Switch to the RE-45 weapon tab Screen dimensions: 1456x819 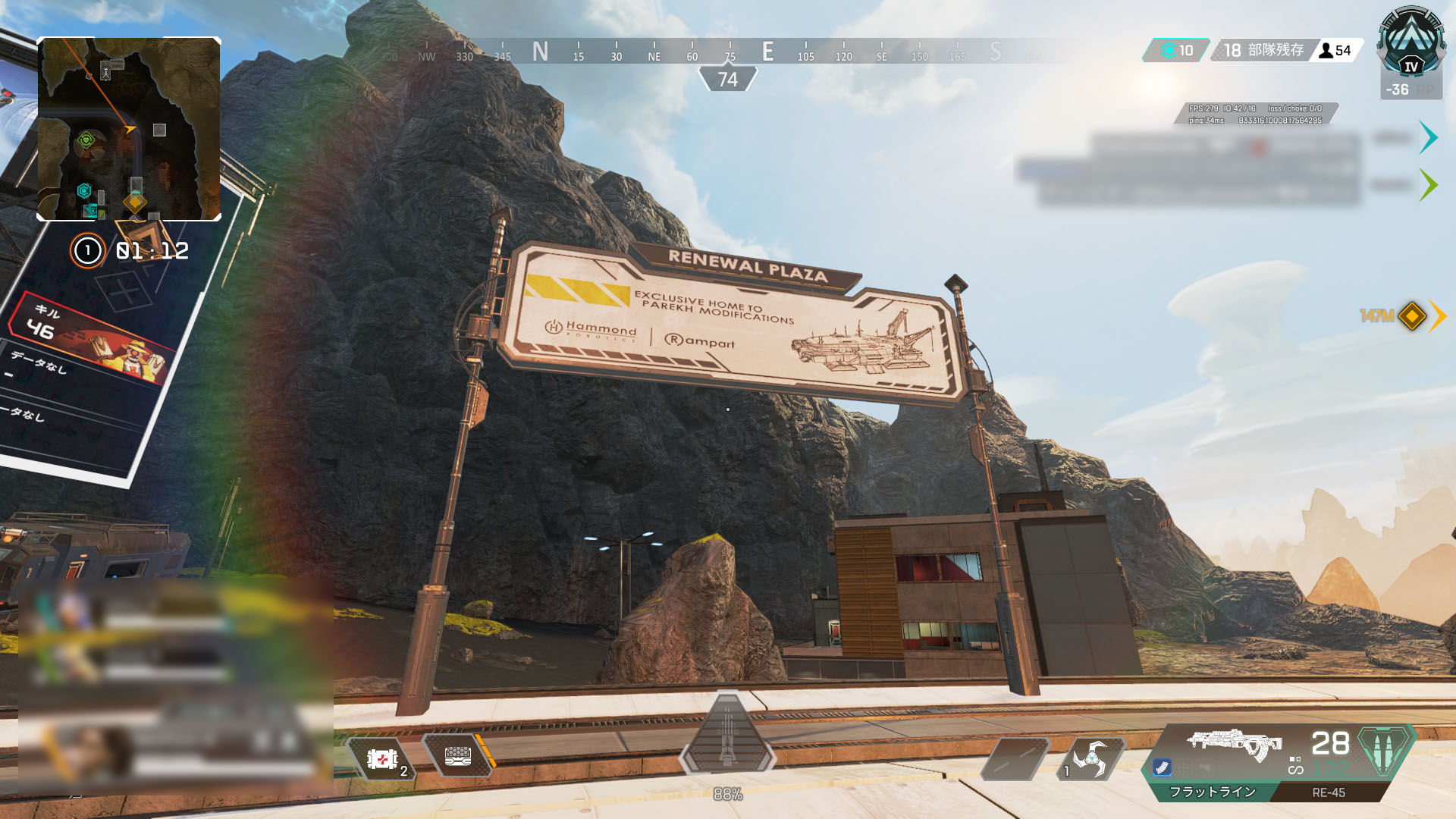click(x=1329, y=792)
